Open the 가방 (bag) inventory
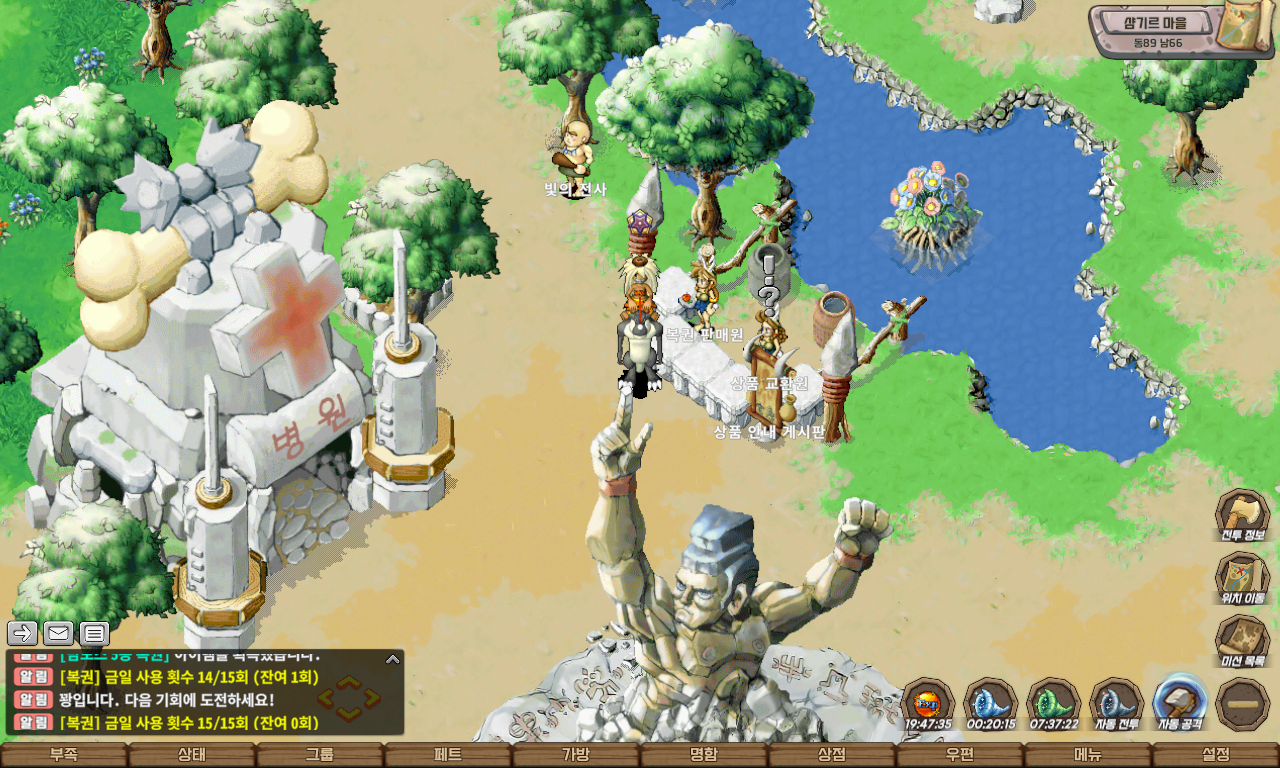 [576, 755]
